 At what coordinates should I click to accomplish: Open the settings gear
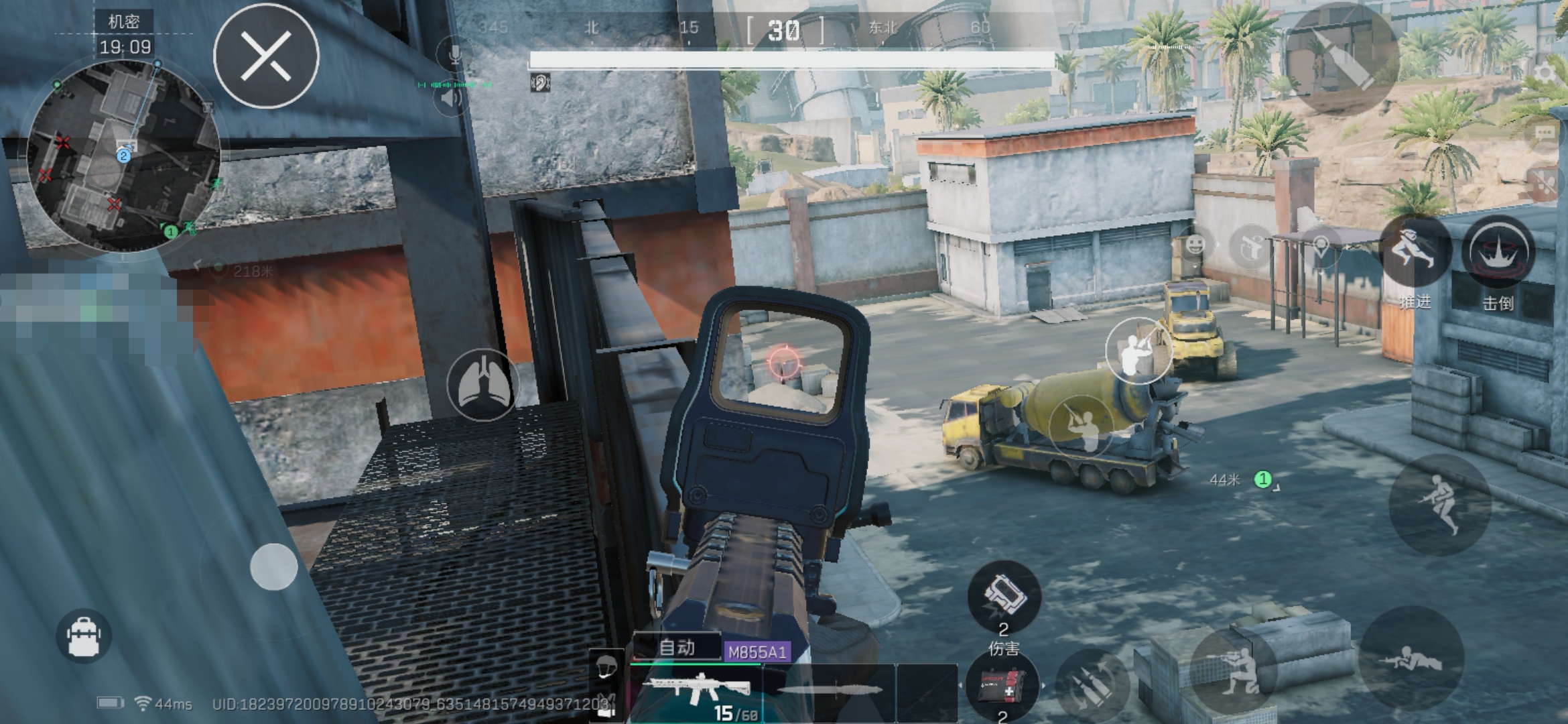point(1545,72)
